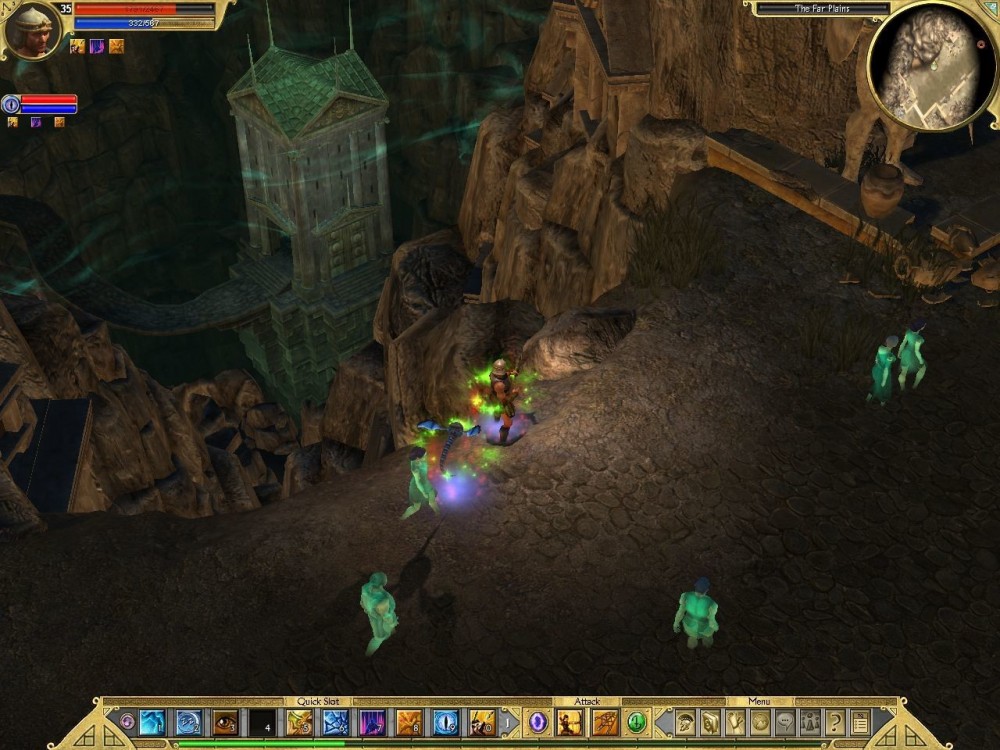Image resolution: width=1000 pixels, height=750 pixels.
Task: Activate the eye skill in quick slot 3
Action: (x=225, y=722)
